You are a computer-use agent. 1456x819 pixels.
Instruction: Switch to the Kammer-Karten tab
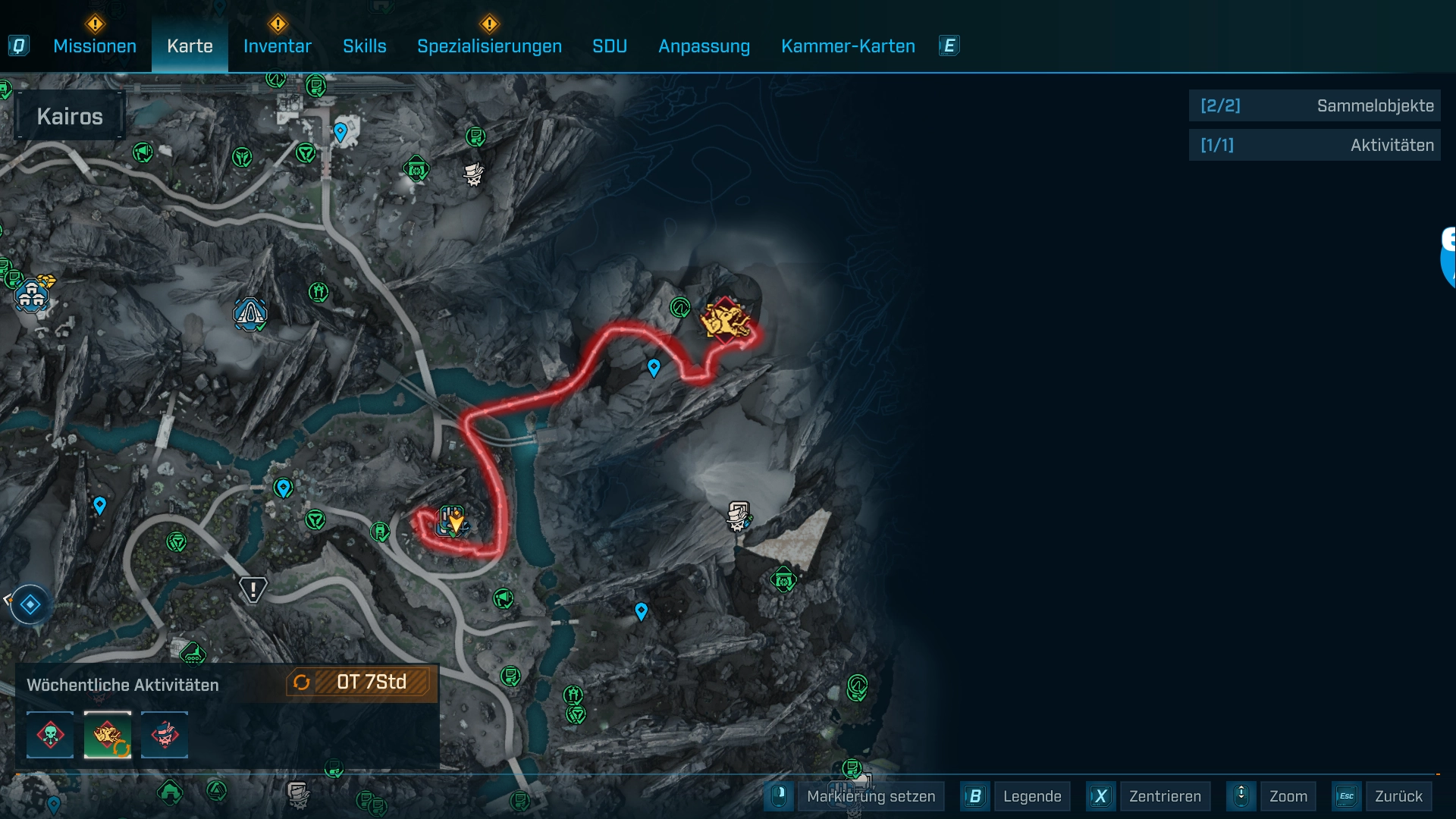(848, 46)
